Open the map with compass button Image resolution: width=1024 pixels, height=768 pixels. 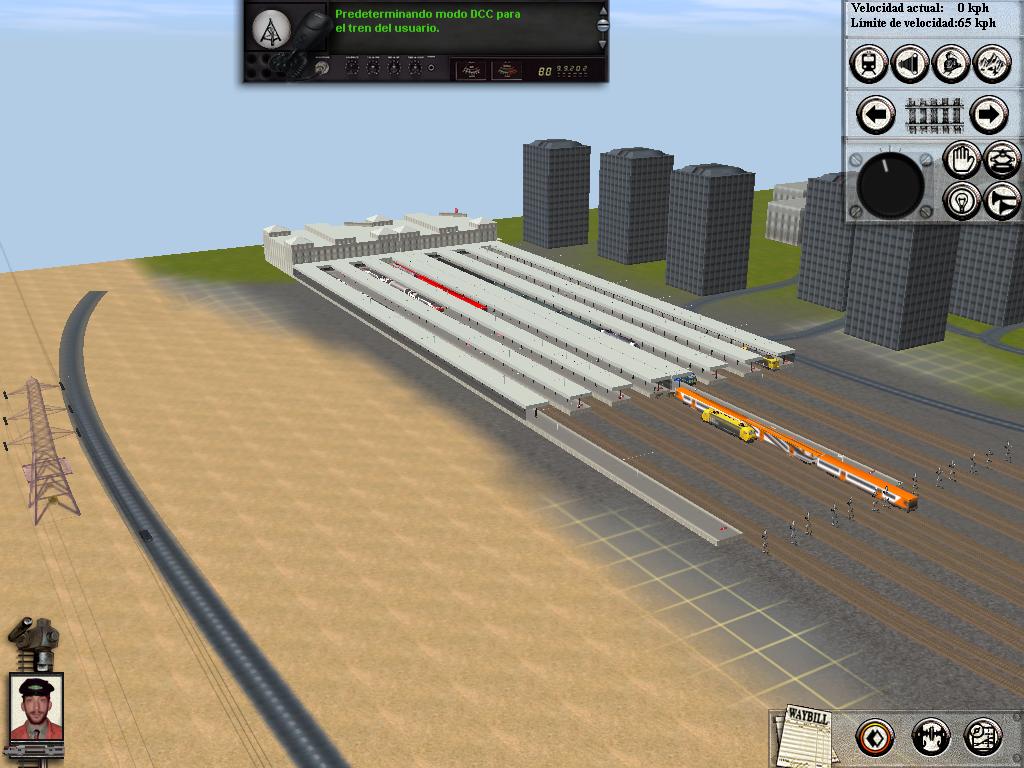pyautogui.click(x=983, y=738)
